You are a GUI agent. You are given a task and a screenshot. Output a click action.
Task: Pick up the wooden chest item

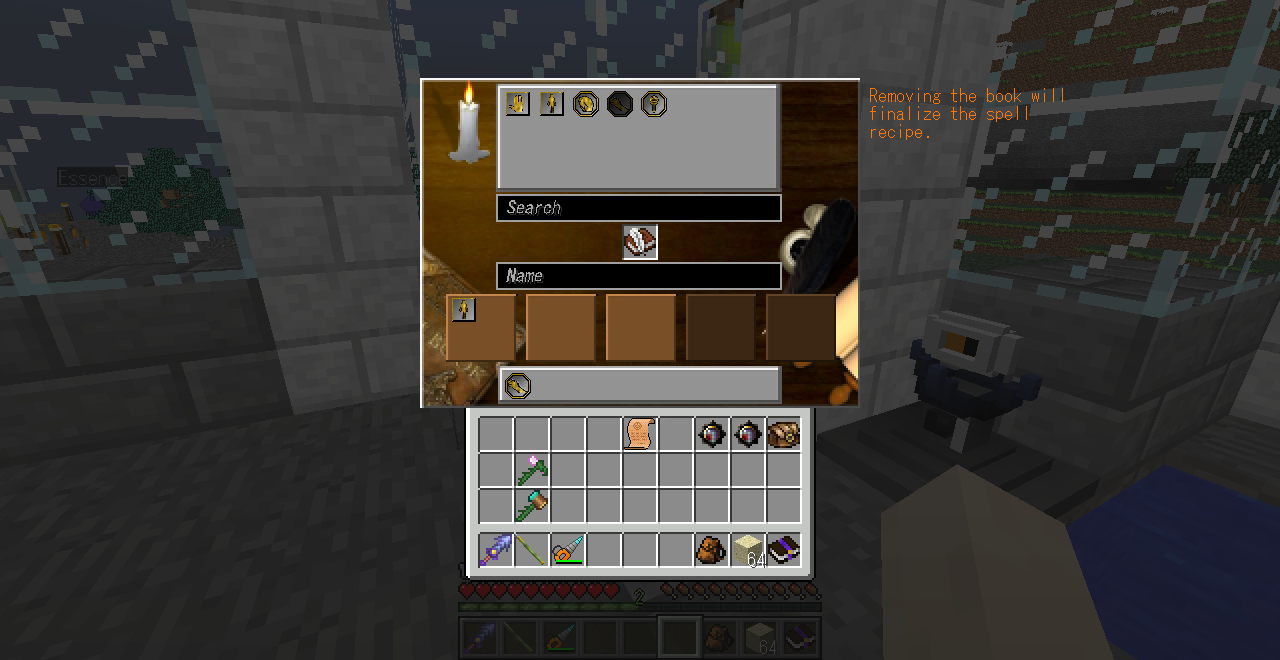(x=783, y=434)
